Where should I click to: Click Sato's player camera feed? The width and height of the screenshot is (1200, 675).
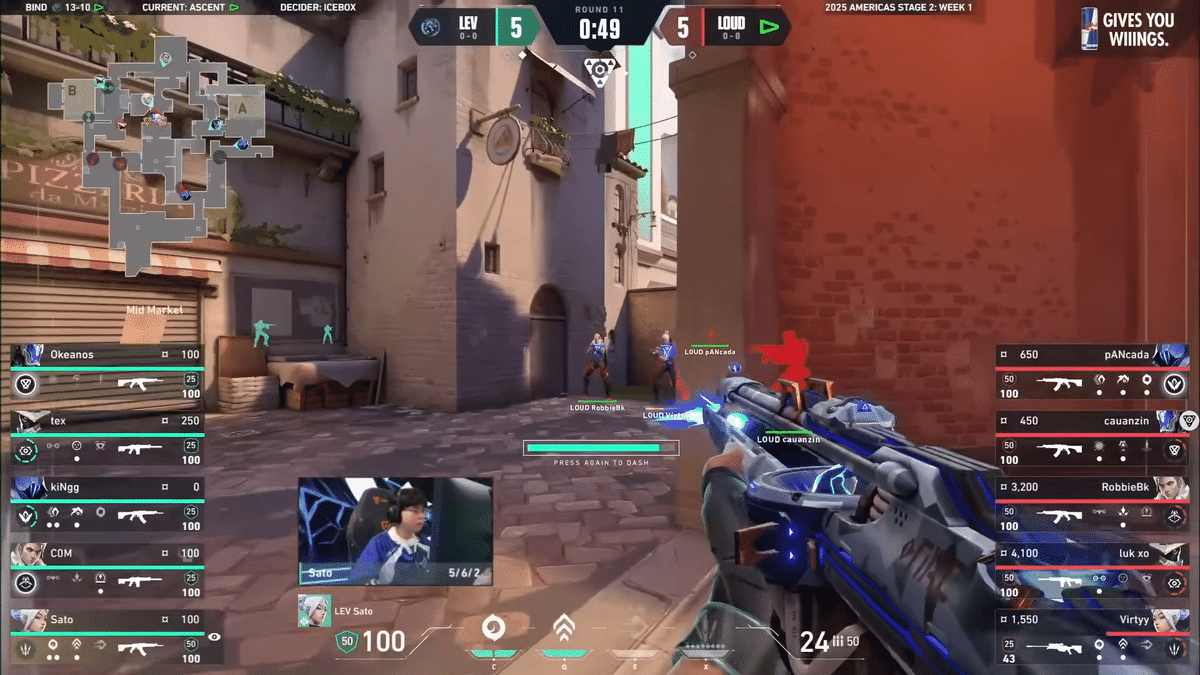[395, 530]
